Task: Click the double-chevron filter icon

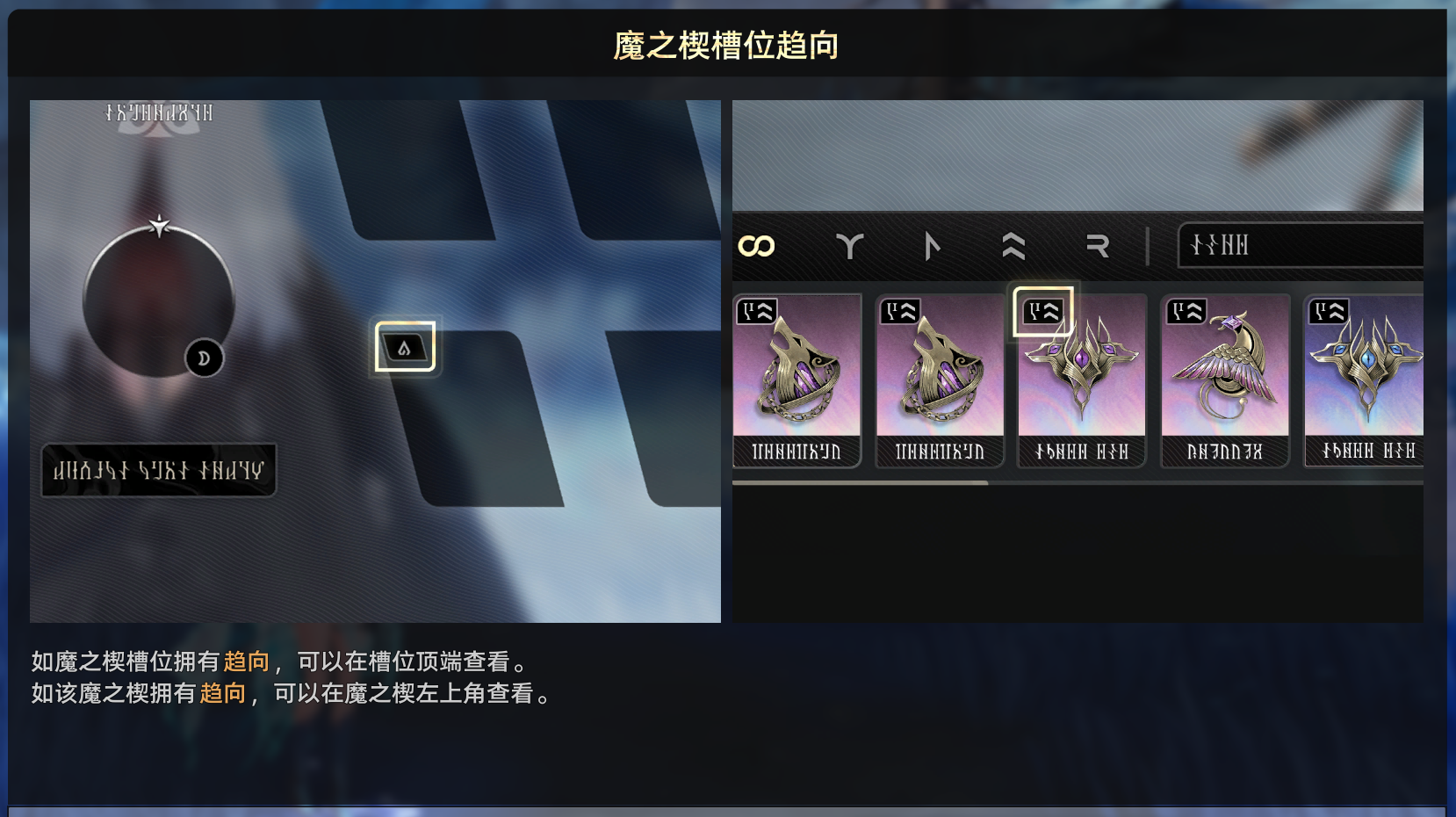Action: pyautogui.click(x=1013, y=247)
